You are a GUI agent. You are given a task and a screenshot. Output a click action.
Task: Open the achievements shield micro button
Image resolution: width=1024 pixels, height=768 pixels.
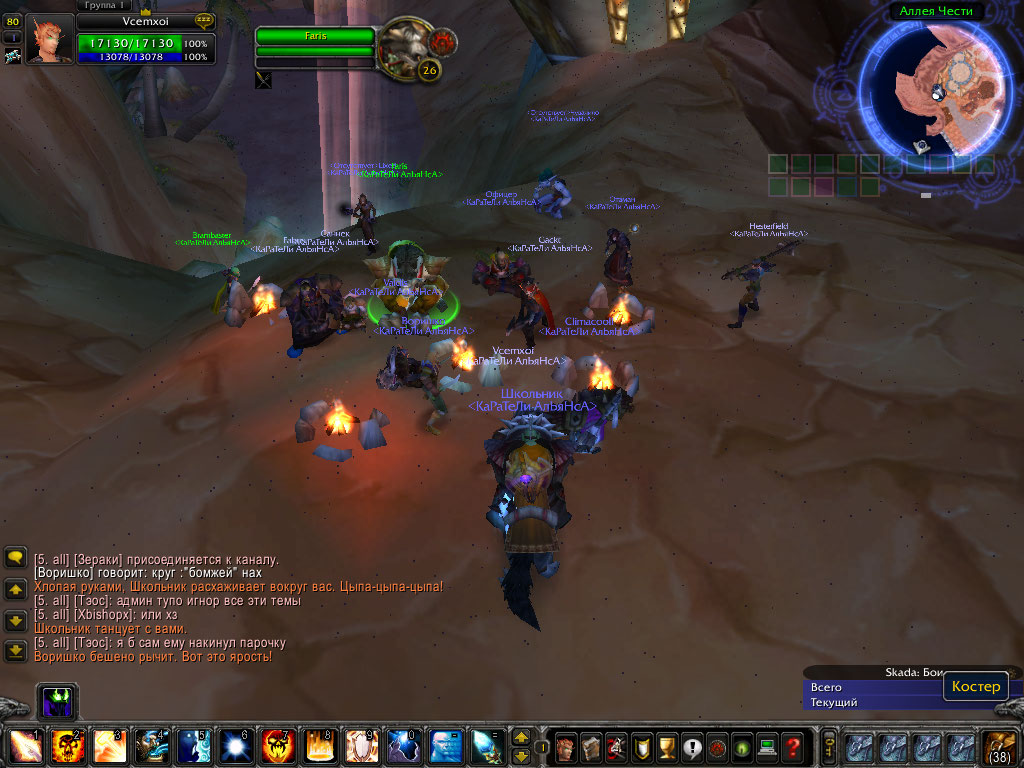pos(643,746)
